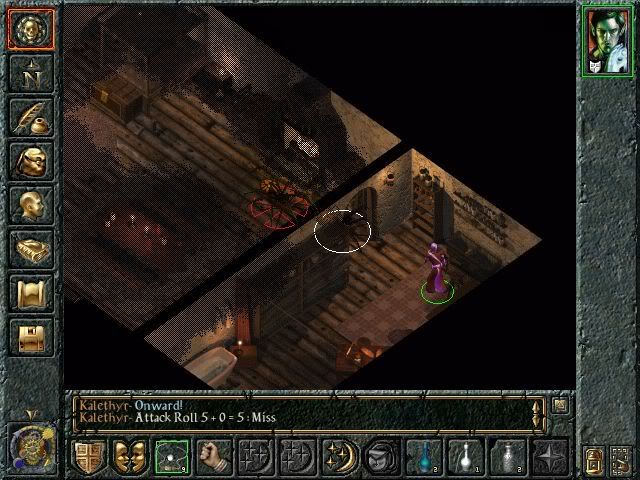Open the options menu with the floppy disk icon
Viewport: 640px width, 480px height.
point(30,336)
